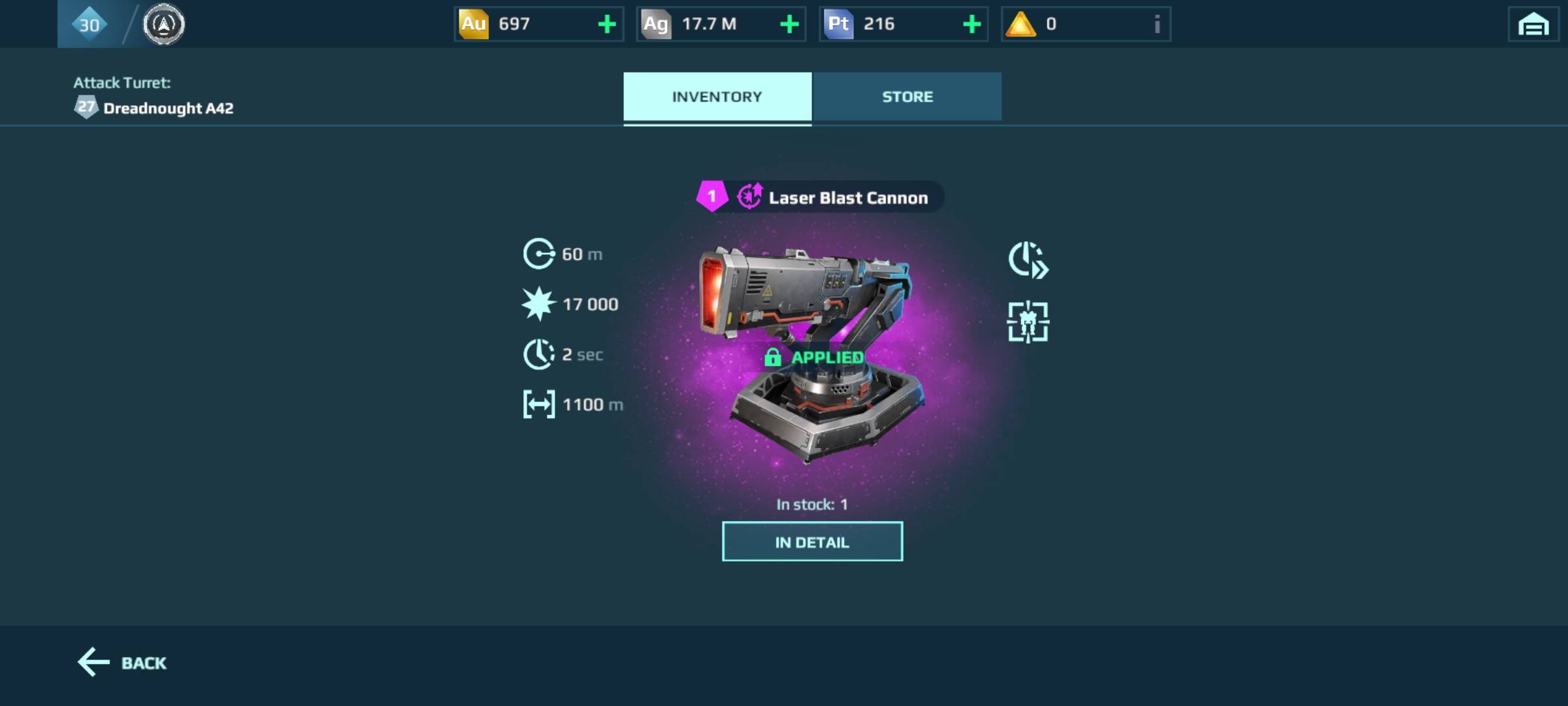Open the In Detail view
This screenshot has height=706, width=1568.
812,542
